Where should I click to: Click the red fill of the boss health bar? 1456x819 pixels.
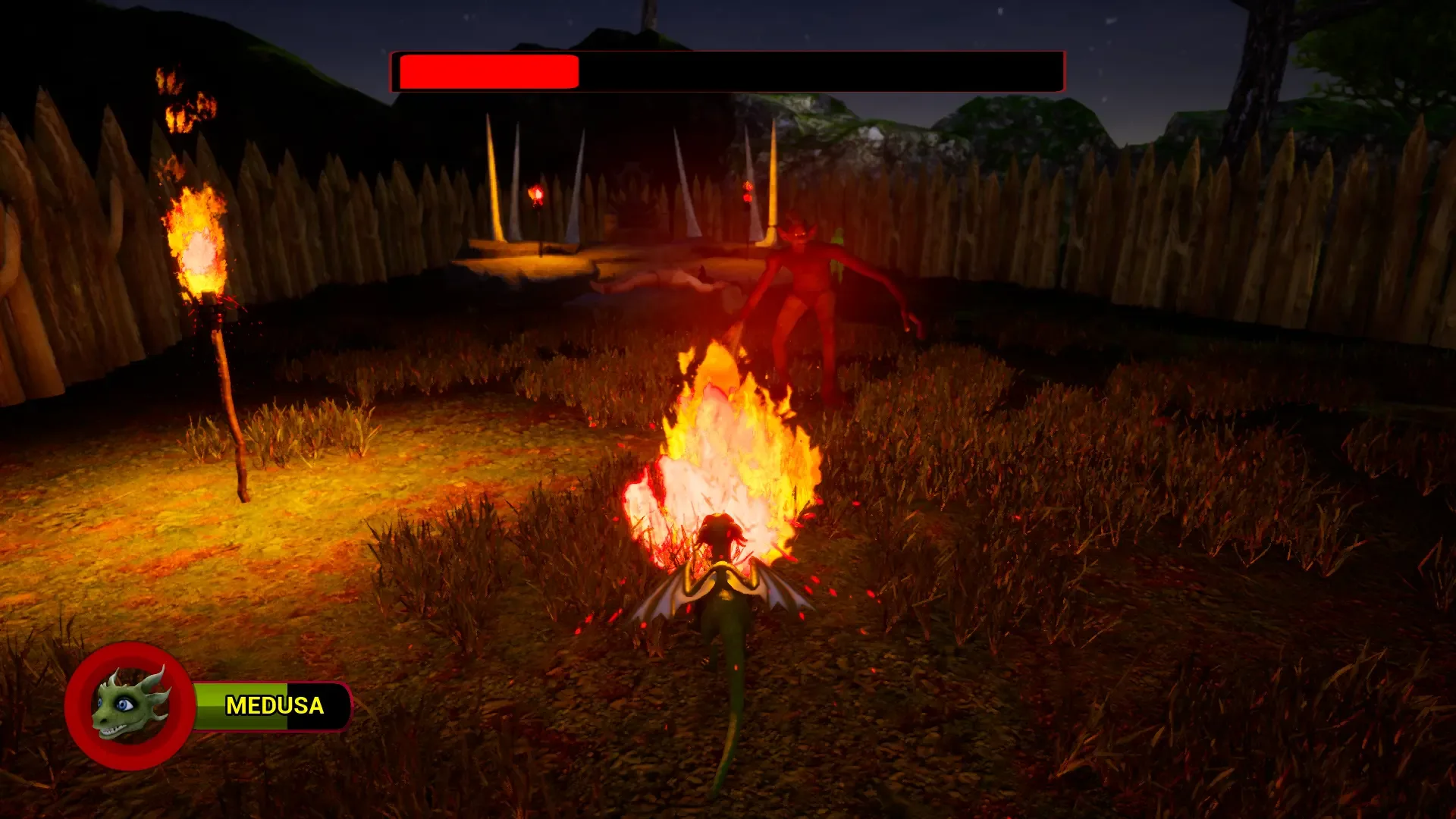pyautogui.click(x=485, y=71)
